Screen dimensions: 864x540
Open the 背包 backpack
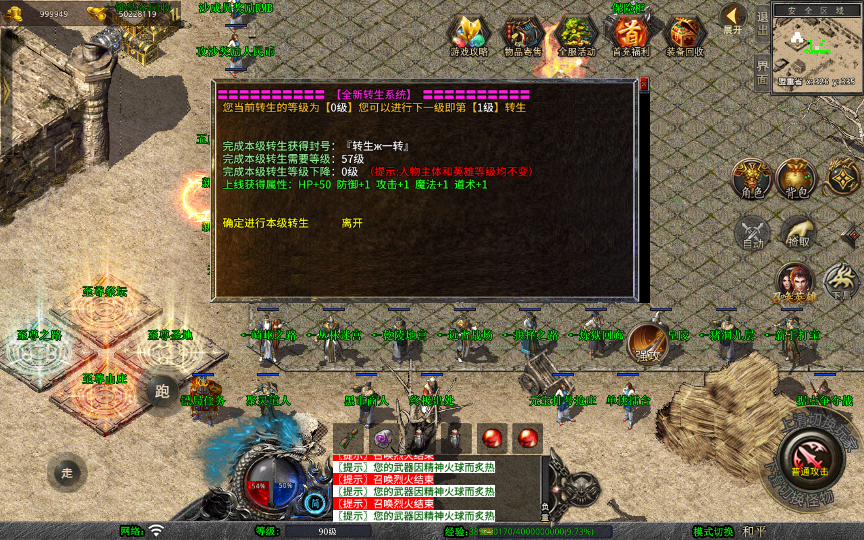797,178
